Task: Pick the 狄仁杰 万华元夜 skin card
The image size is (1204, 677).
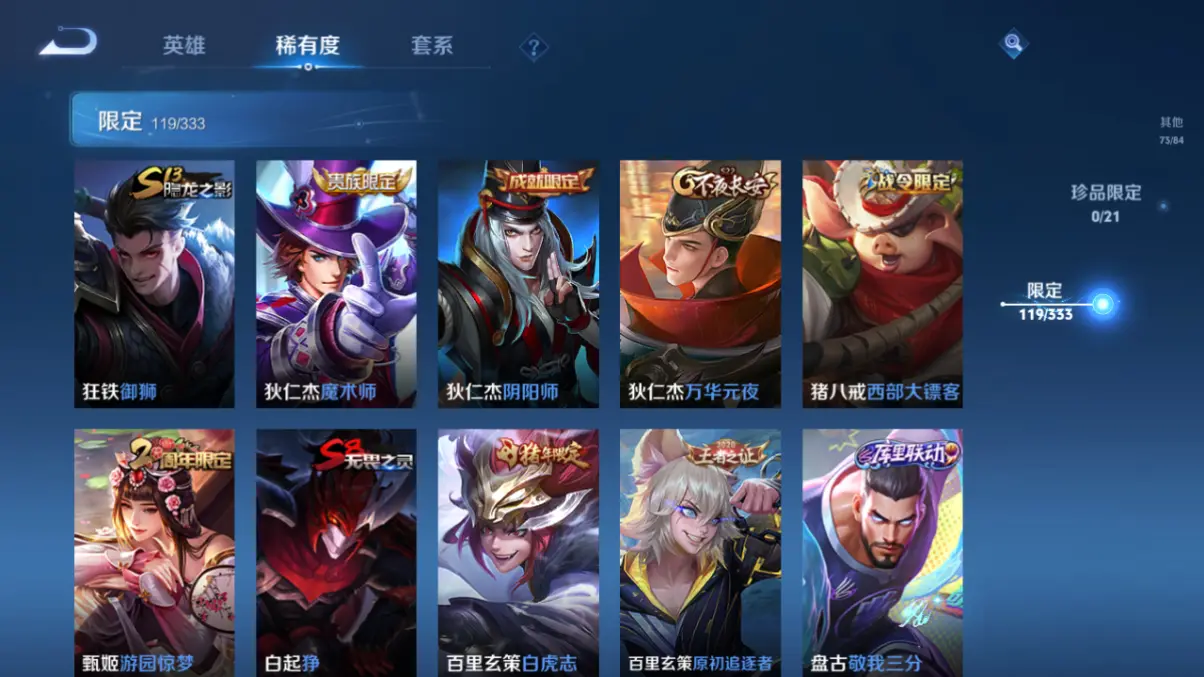Action: click(700, 284)
